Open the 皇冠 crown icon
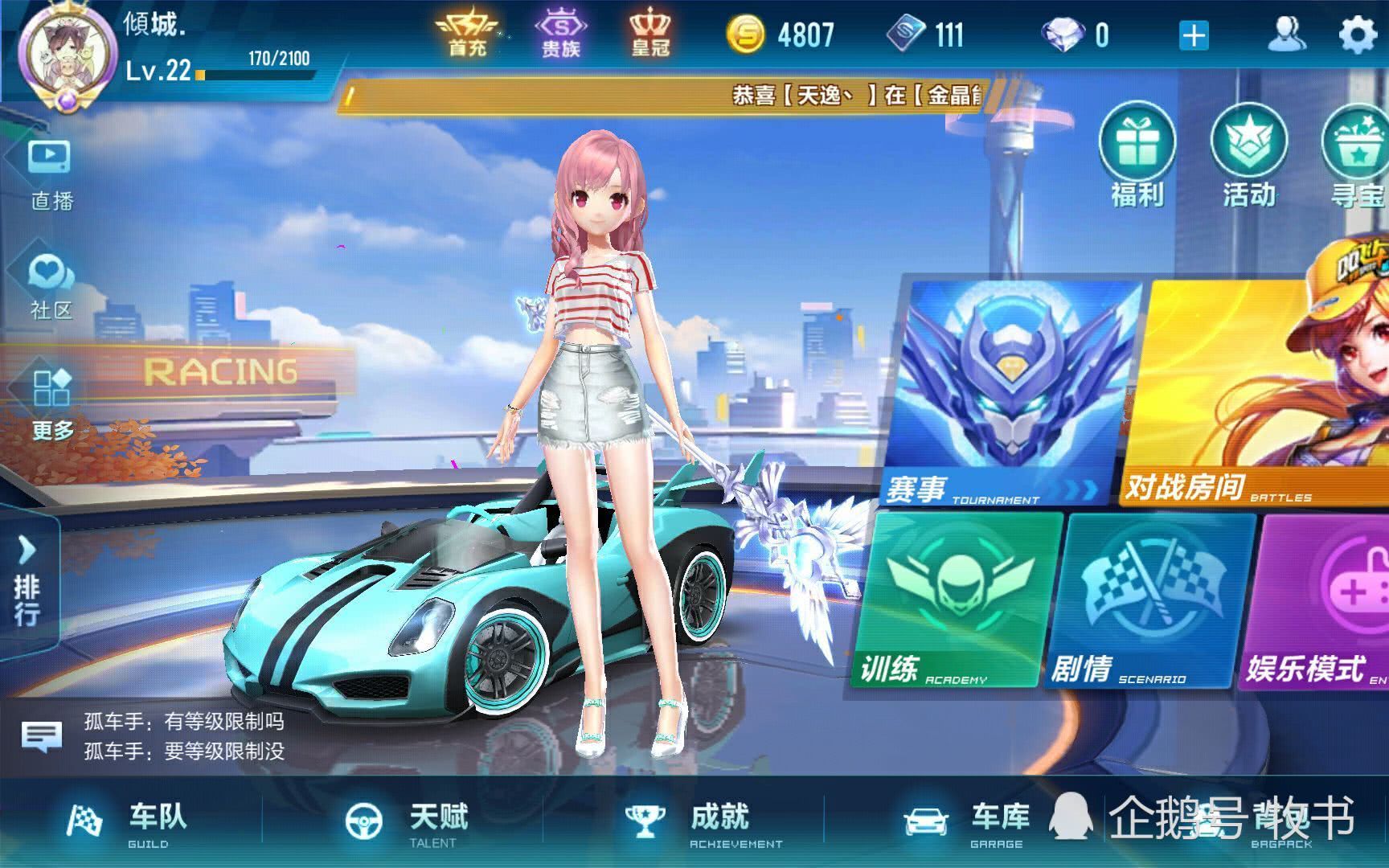The width and height of the screenshot is (1389, 868). pyautogui.click(x=649, y=35)
